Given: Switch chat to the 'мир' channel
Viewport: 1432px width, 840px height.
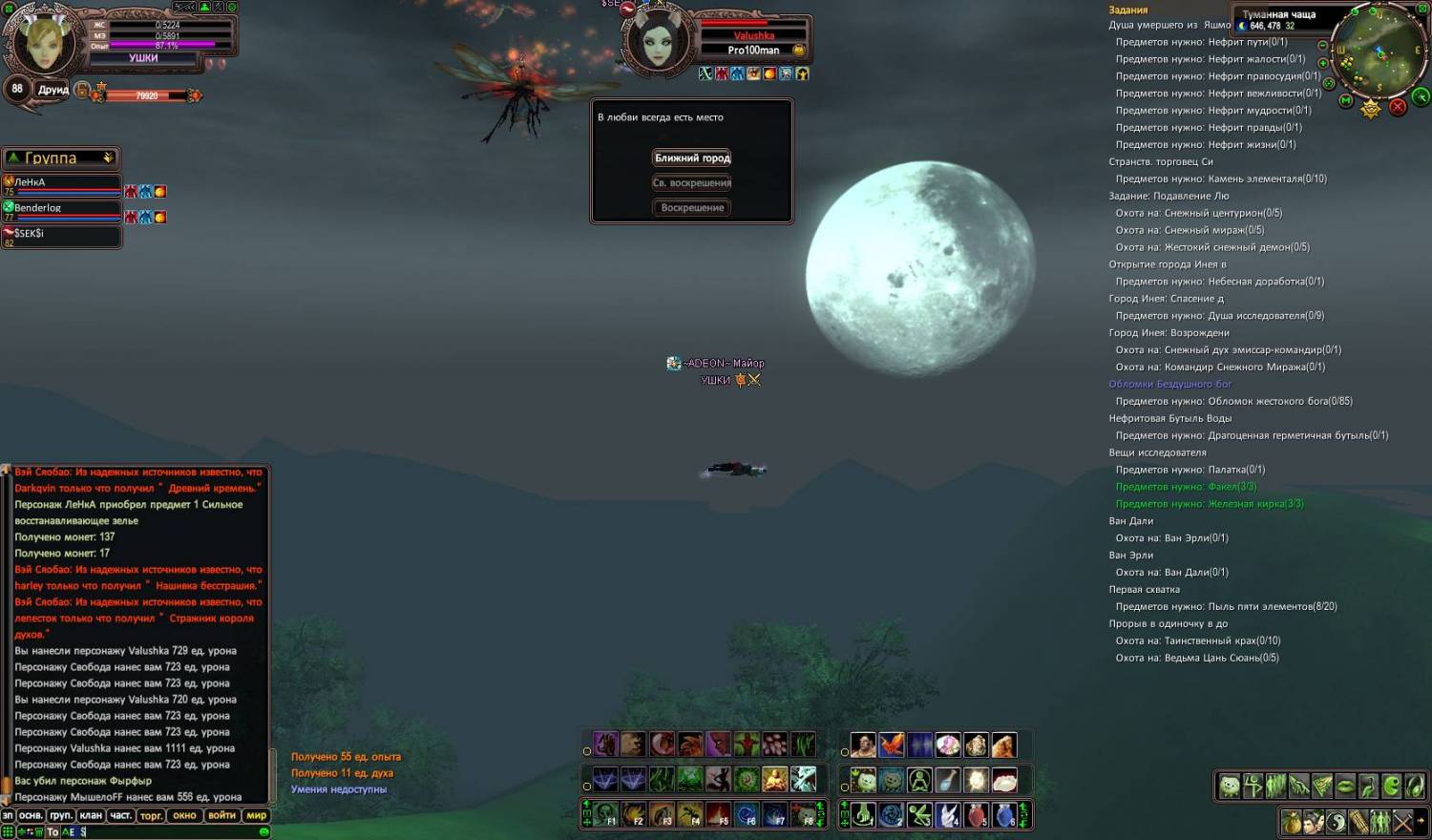Looking at the screenshot, I should tap(256, 815).
